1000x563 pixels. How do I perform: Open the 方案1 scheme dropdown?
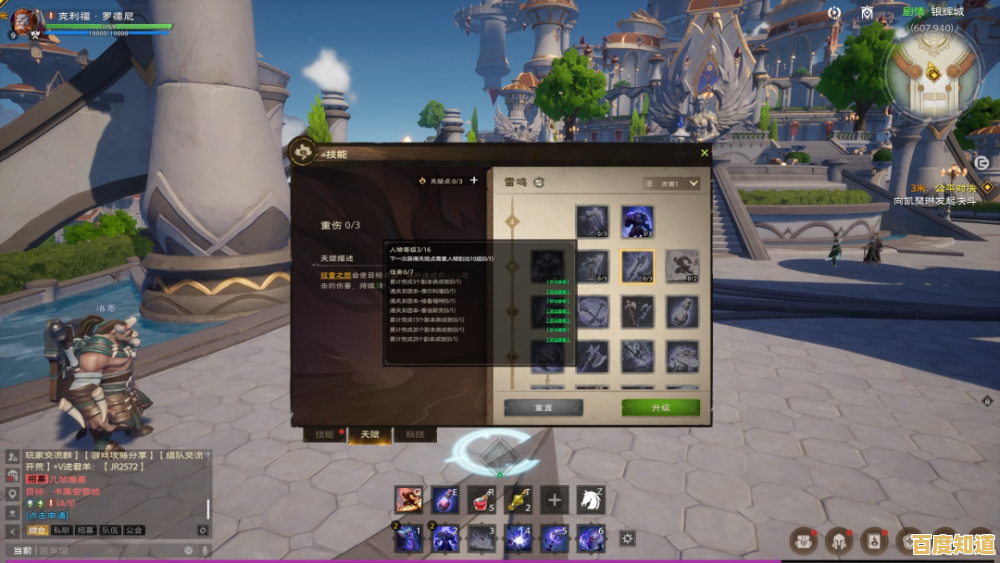point(671,184)
